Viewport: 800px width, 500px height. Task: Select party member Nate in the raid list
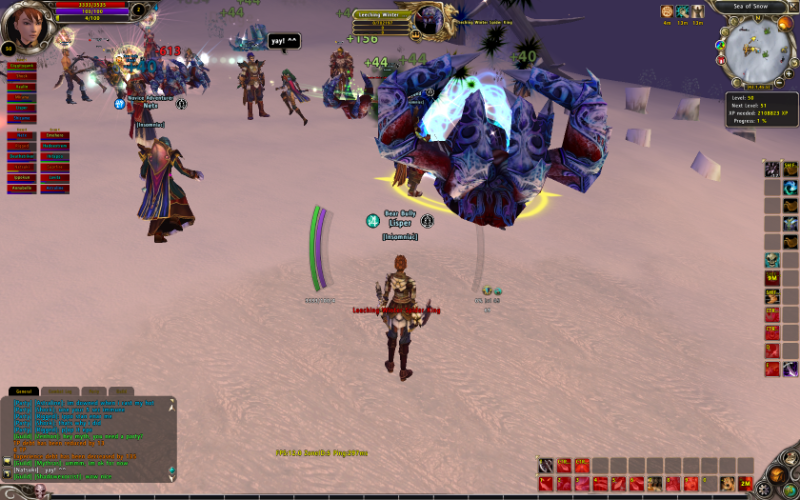pyautogui.click(x=21, y=135)
